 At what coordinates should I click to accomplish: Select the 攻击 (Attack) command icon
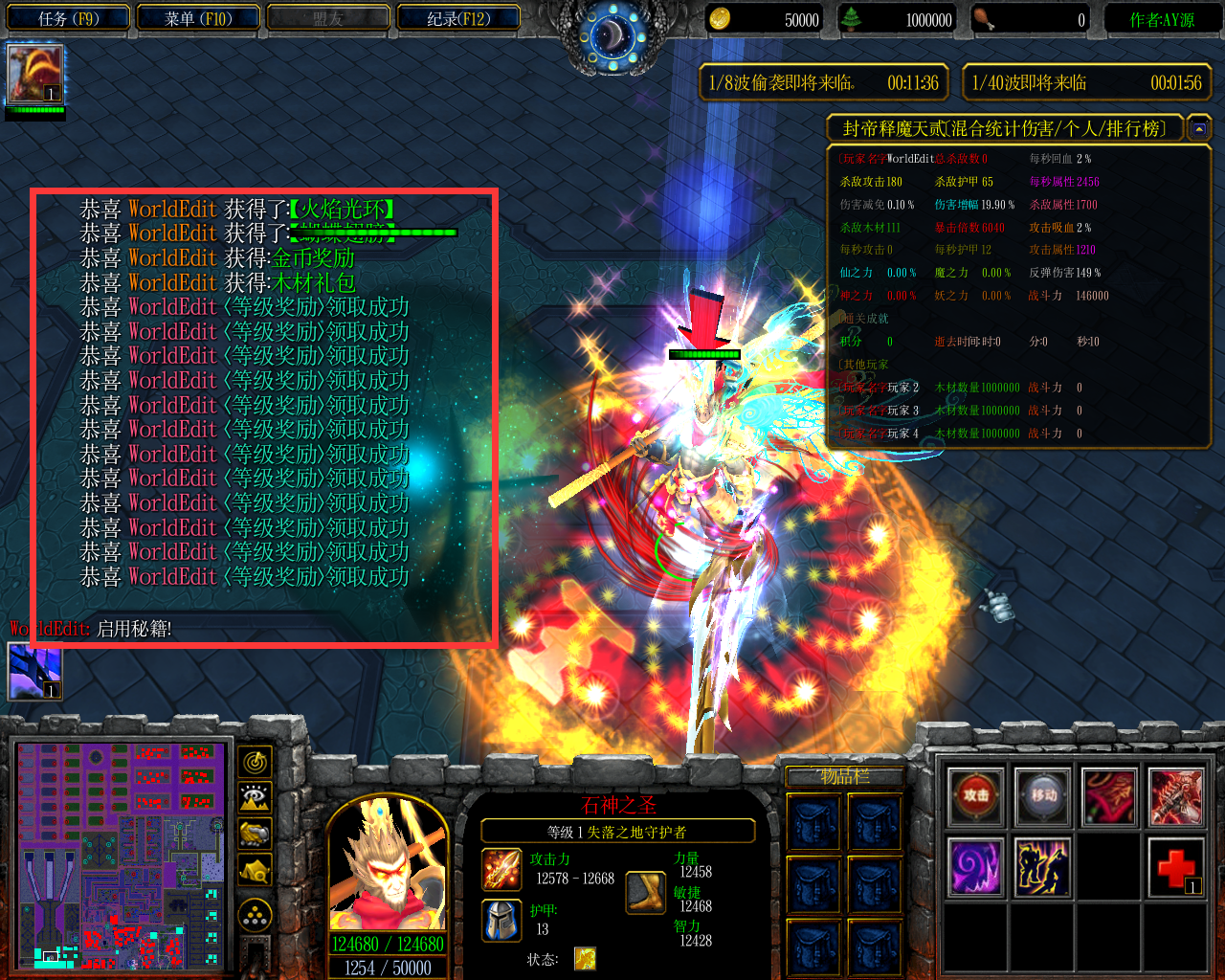(x=975, y=794)
